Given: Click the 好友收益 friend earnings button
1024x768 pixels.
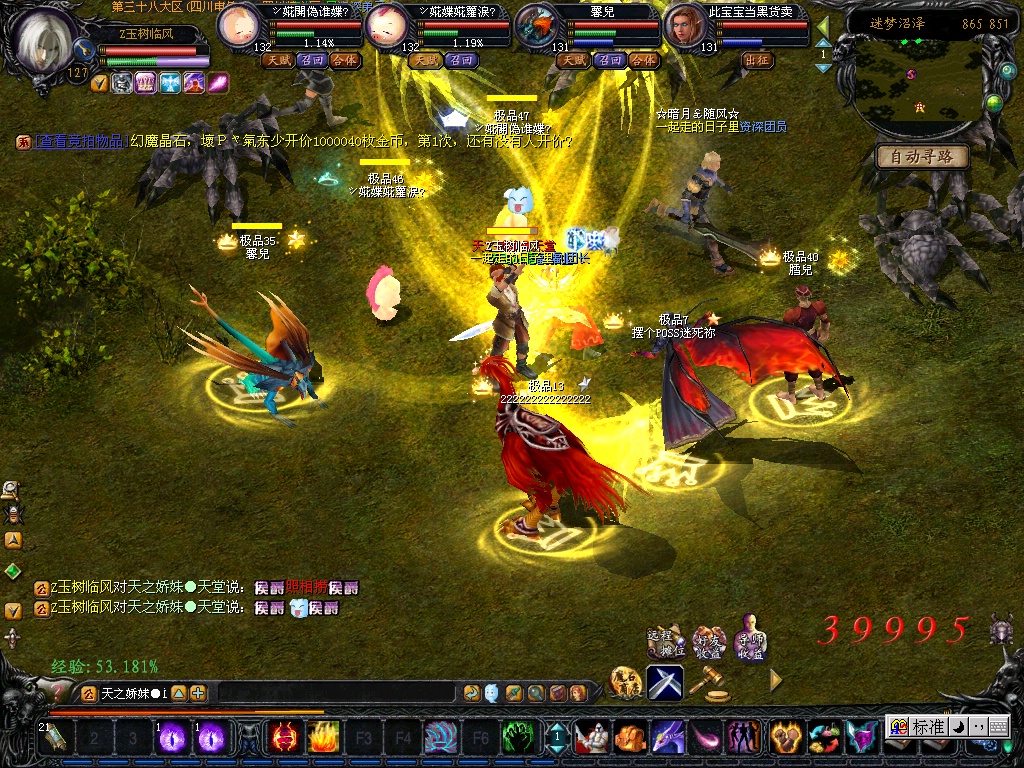Looking at the screenshot, I should 709,640.
